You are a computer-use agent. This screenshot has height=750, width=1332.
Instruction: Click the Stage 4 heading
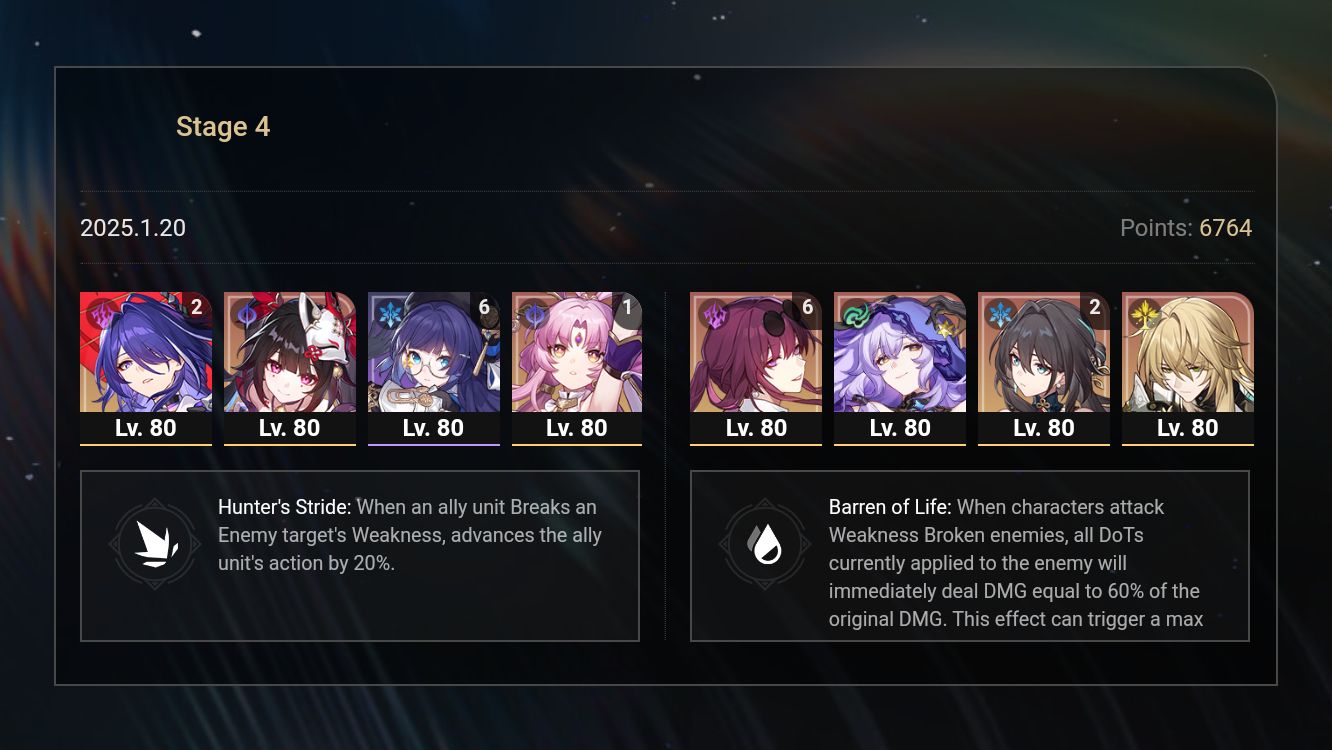[223, 126]
